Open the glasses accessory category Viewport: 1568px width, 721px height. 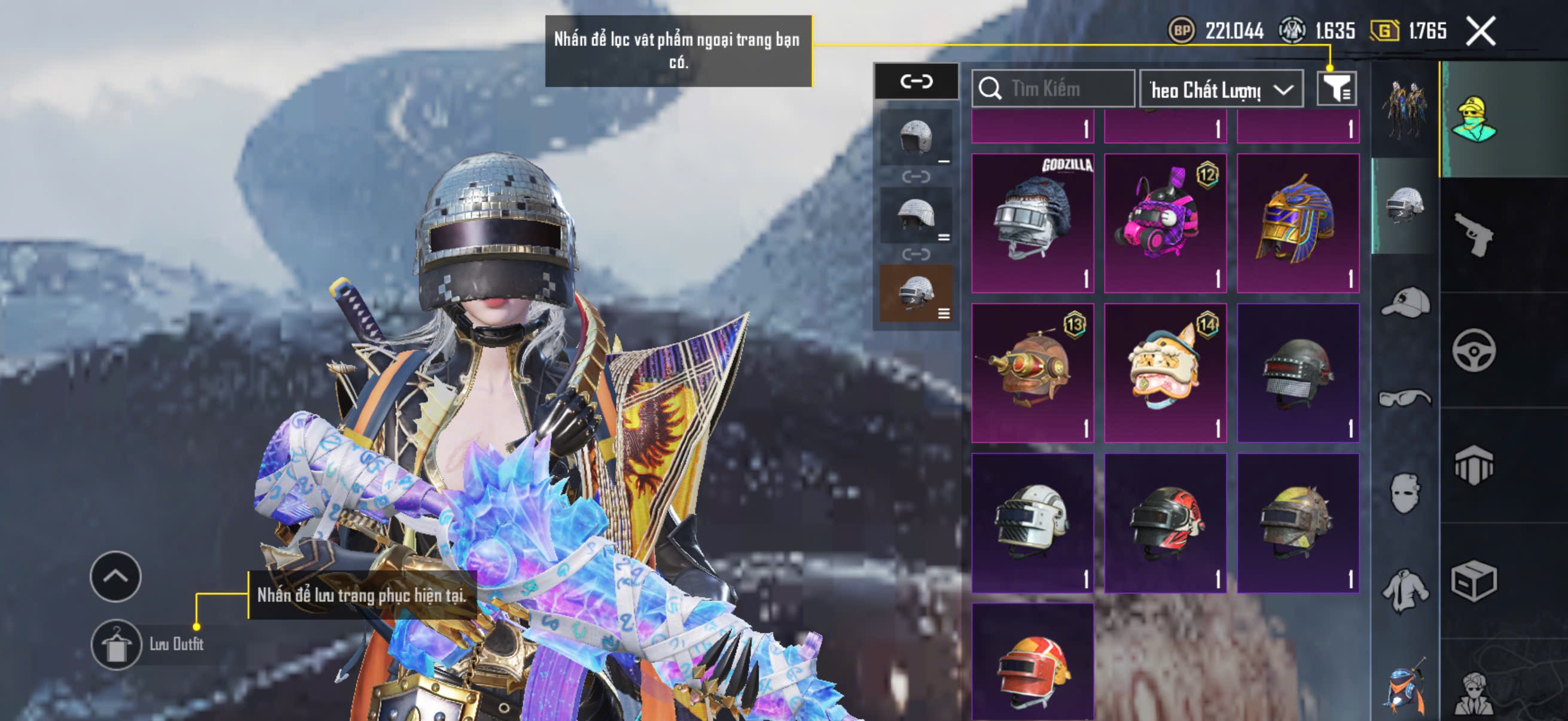[x=1405, y=399]
